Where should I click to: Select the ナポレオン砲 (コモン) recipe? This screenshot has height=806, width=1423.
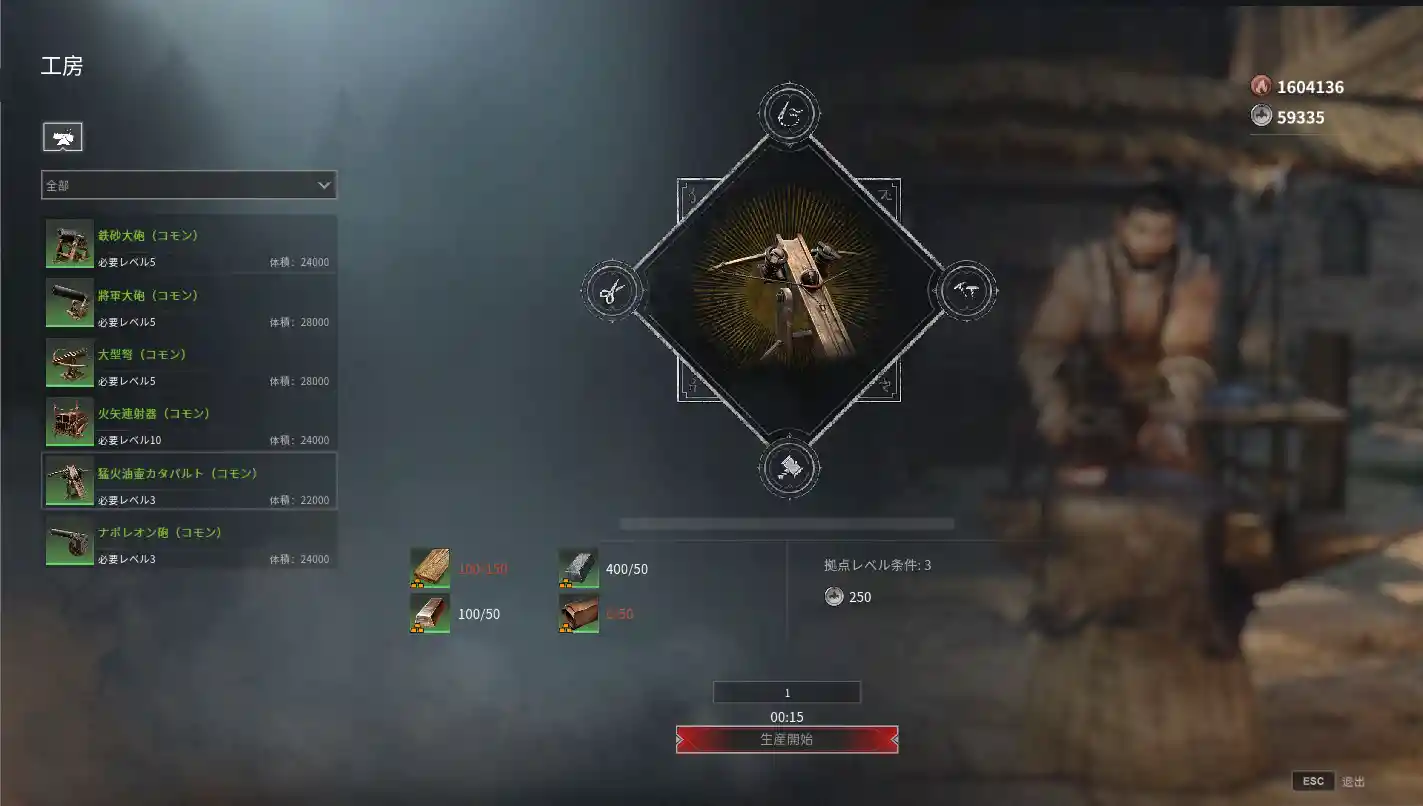(189, 540)
